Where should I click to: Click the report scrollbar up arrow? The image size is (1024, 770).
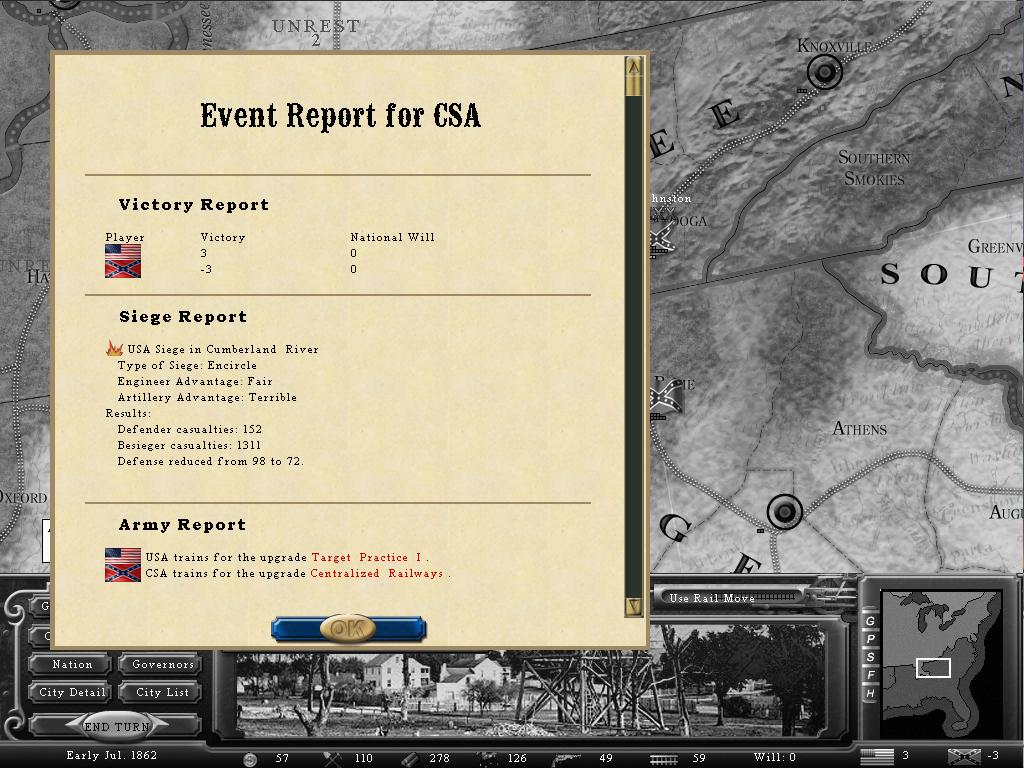point(633,67)
